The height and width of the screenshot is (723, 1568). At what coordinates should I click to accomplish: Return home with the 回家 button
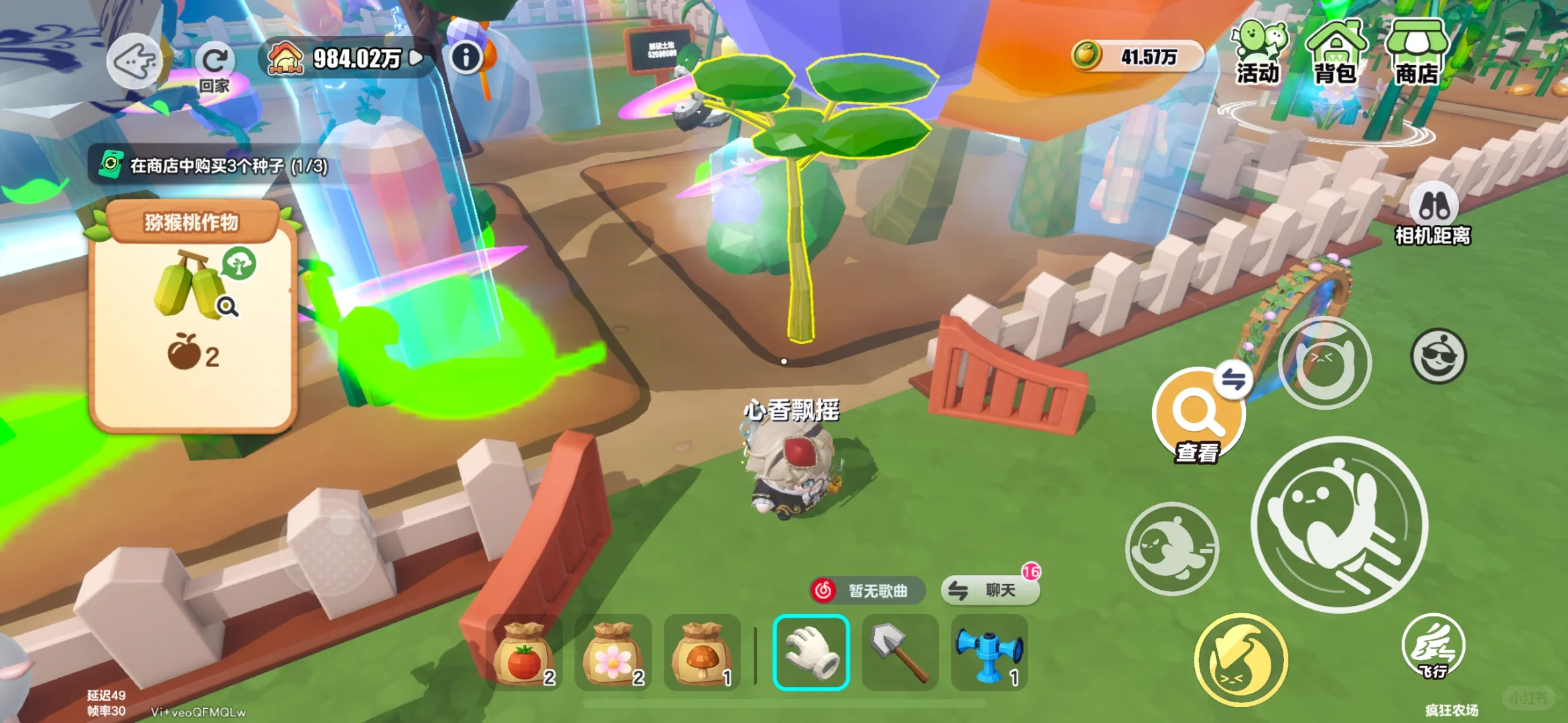point(214,67)
